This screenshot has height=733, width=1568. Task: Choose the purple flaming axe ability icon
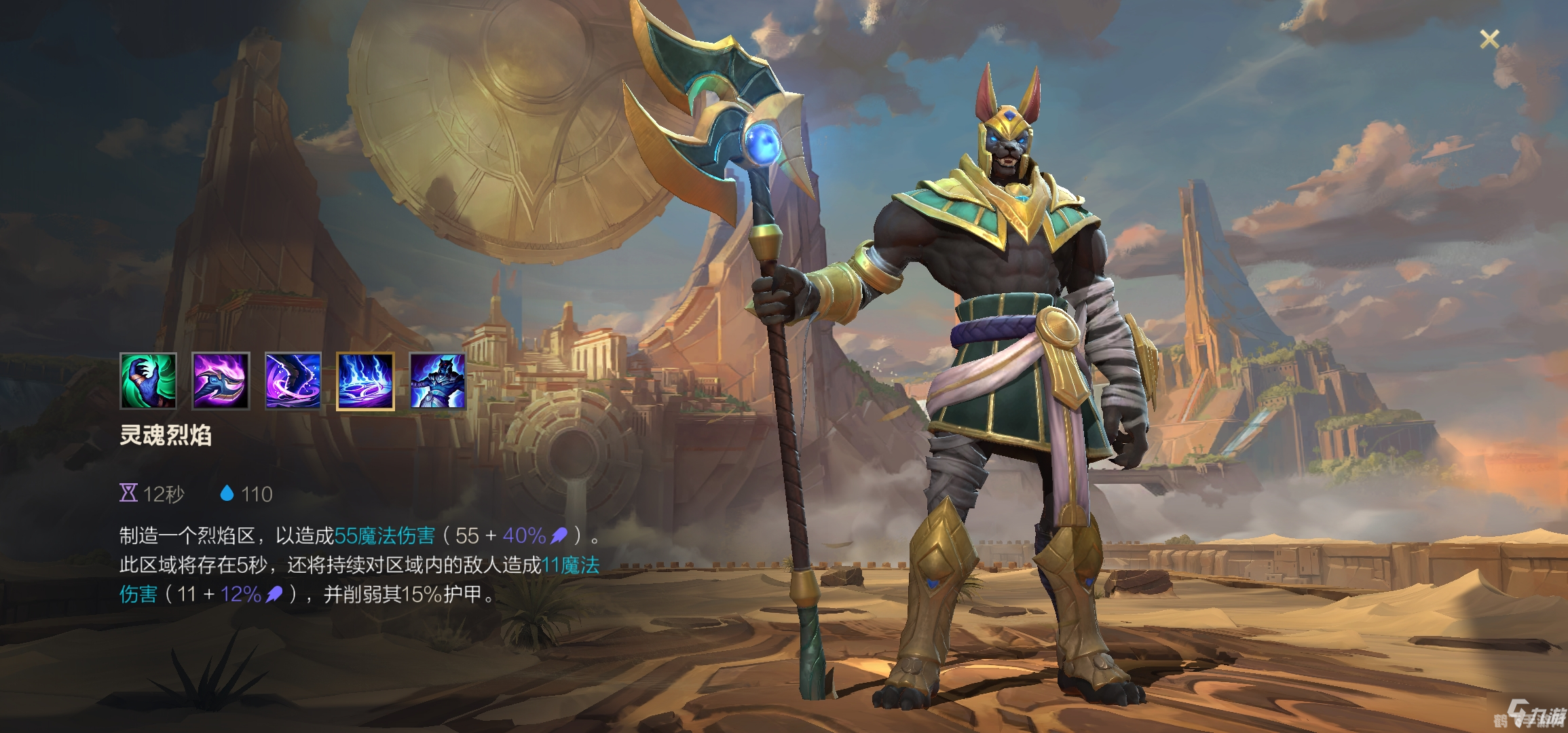tap(221, 381)
